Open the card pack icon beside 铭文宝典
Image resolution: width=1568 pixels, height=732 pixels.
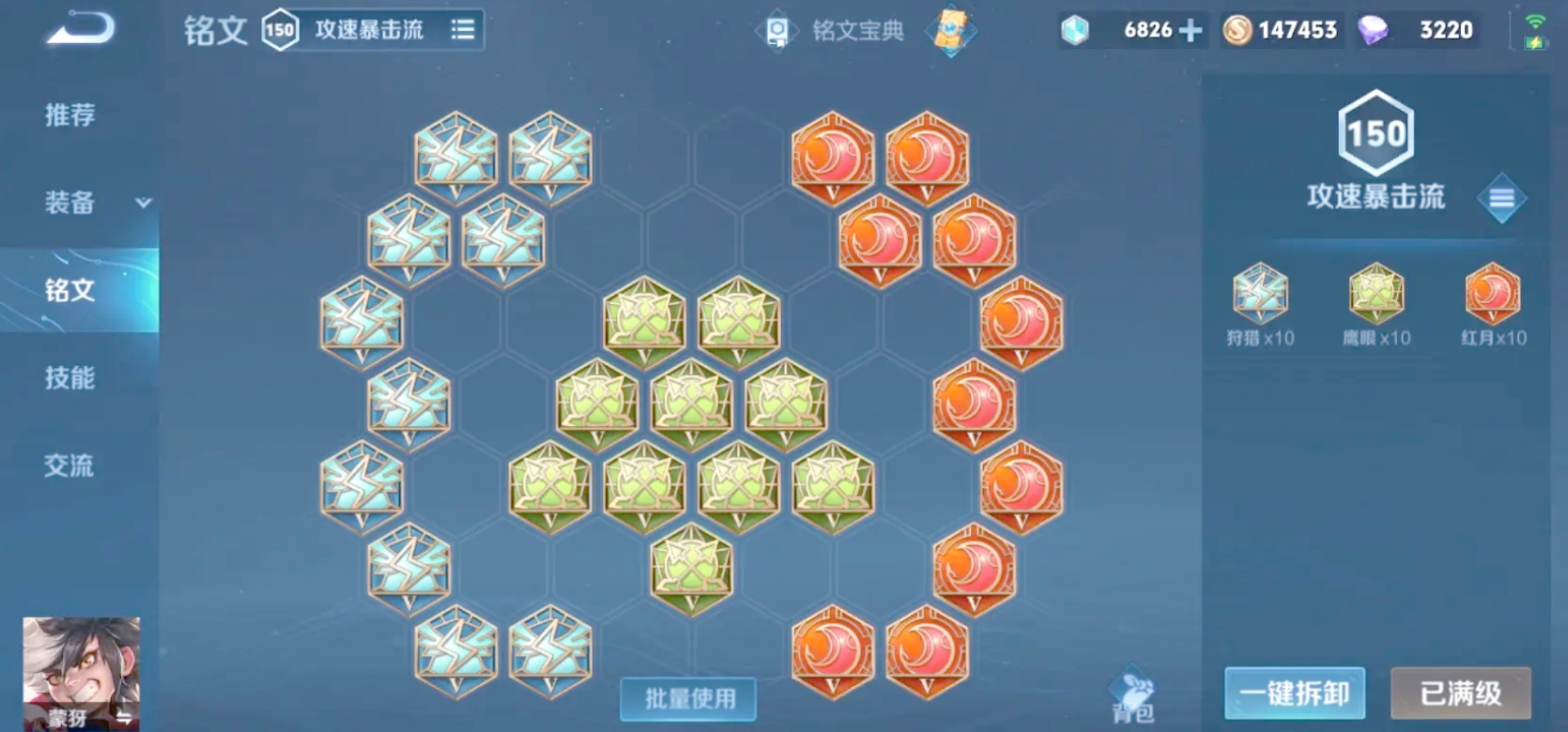click(x=950, y=29)
